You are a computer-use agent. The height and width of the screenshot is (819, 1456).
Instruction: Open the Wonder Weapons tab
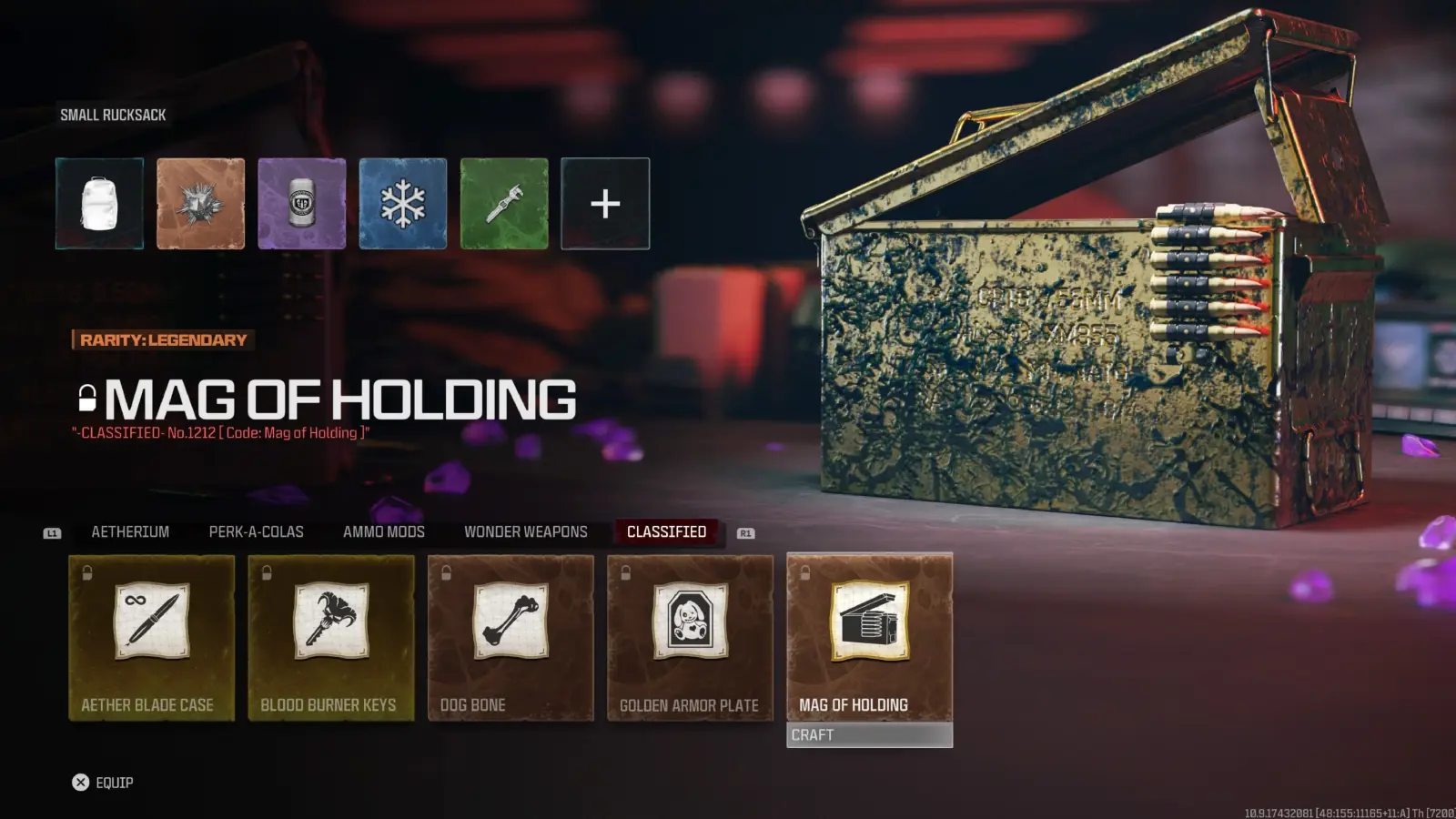525,531
